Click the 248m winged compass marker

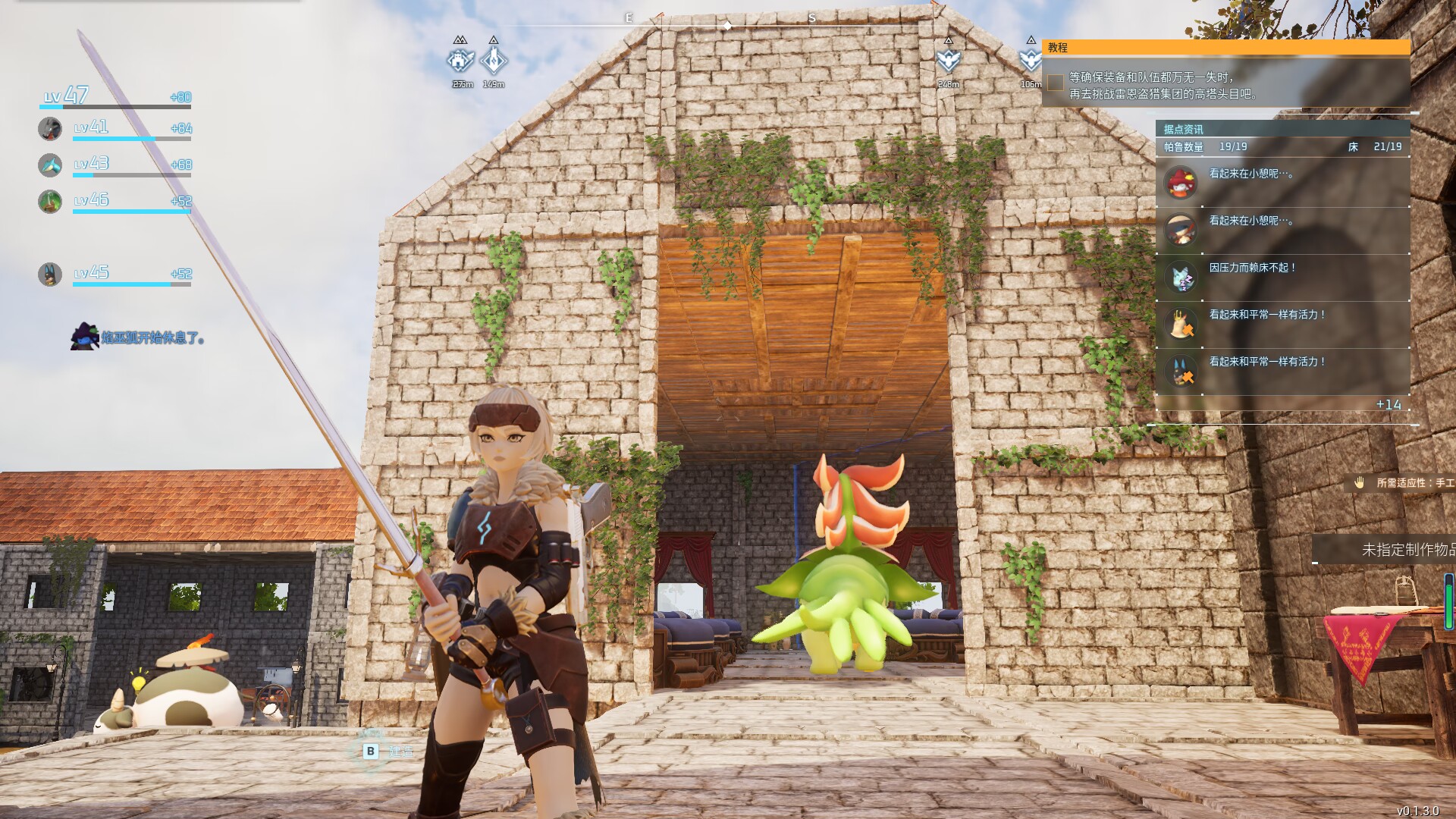(x=948, y=59)
